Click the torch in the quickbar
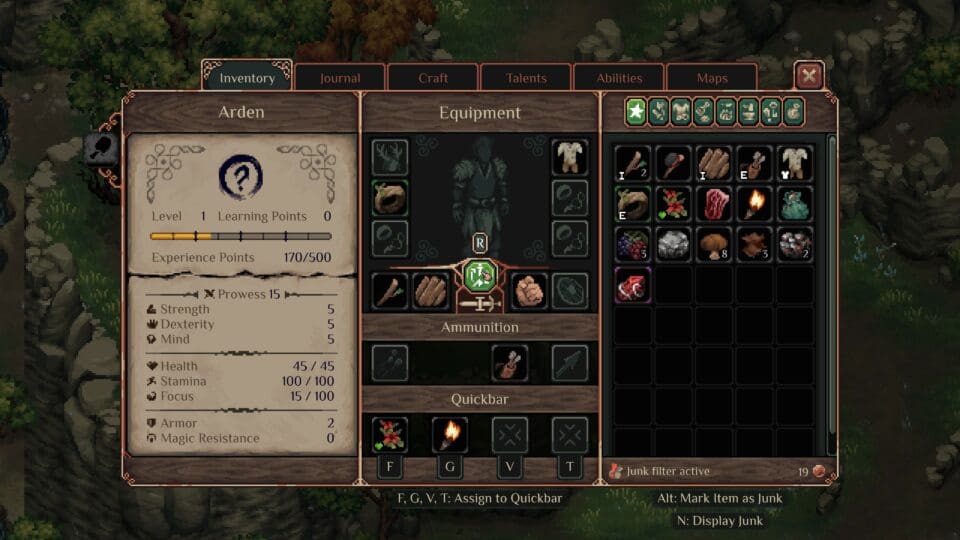The image size is (960, 540). tap(449, 434)
